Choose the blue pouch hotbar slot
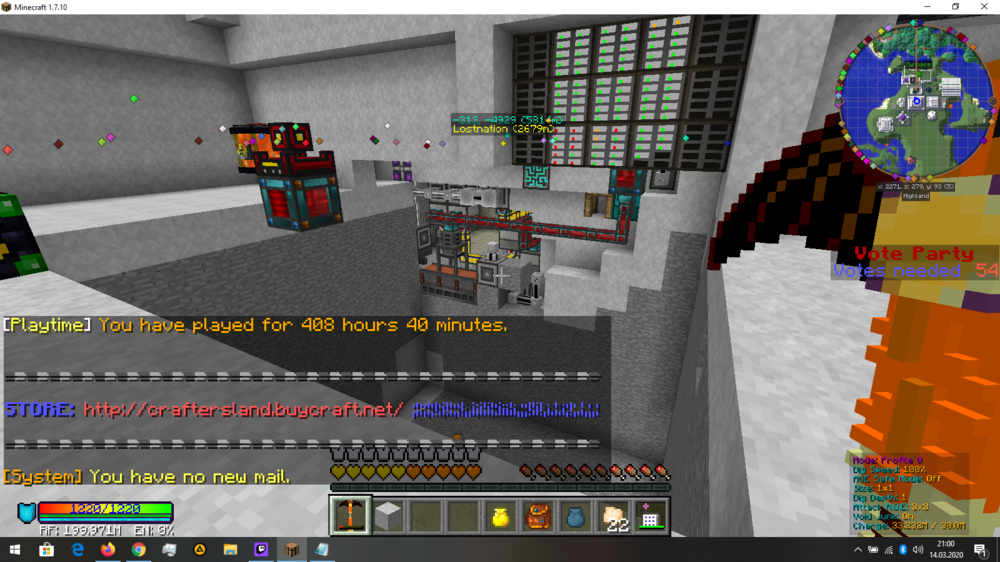 pyautogui.click(x=576, y=516)
